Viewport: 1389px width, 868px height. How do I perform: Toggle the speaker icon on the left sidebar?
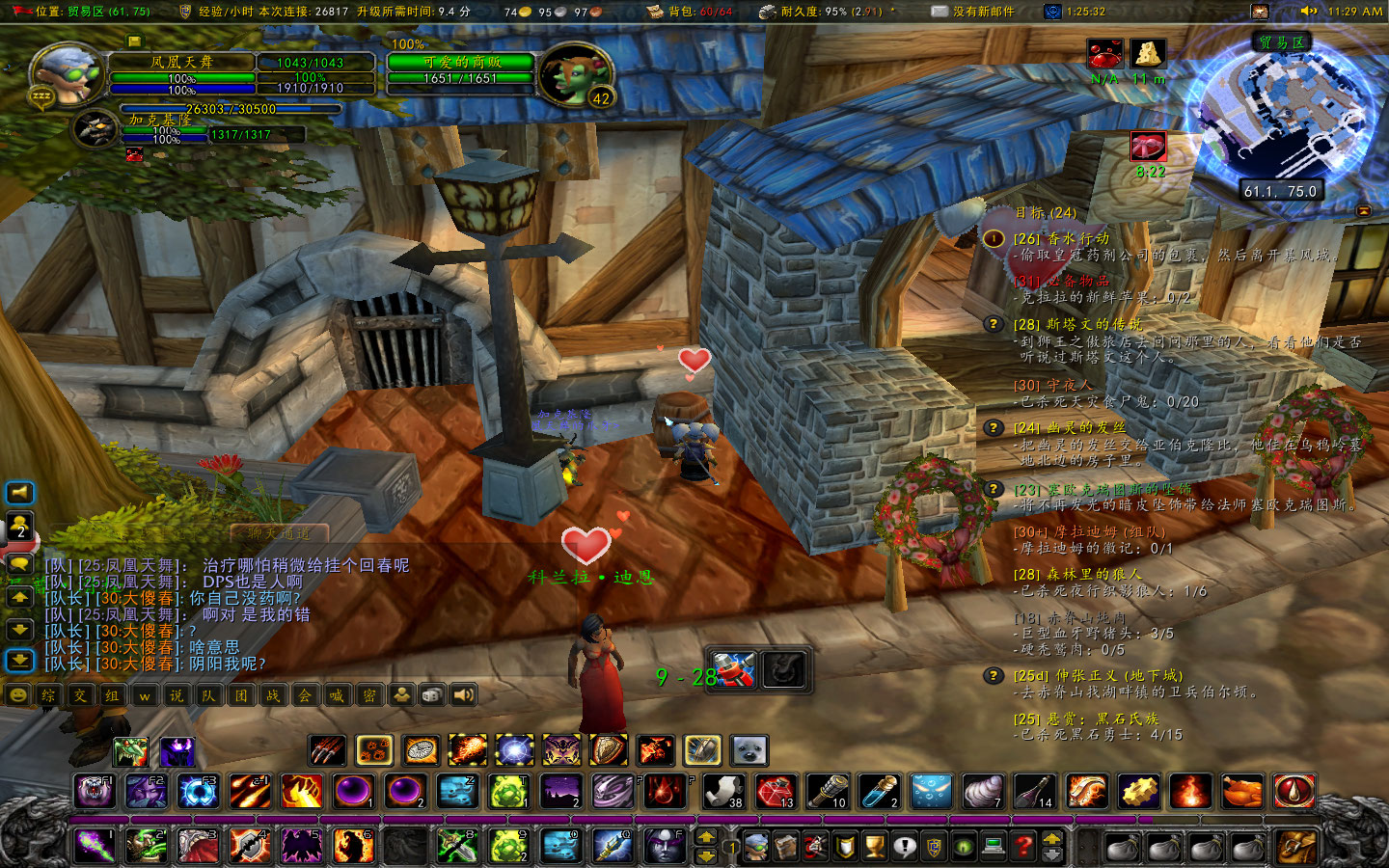coord(18,493)
